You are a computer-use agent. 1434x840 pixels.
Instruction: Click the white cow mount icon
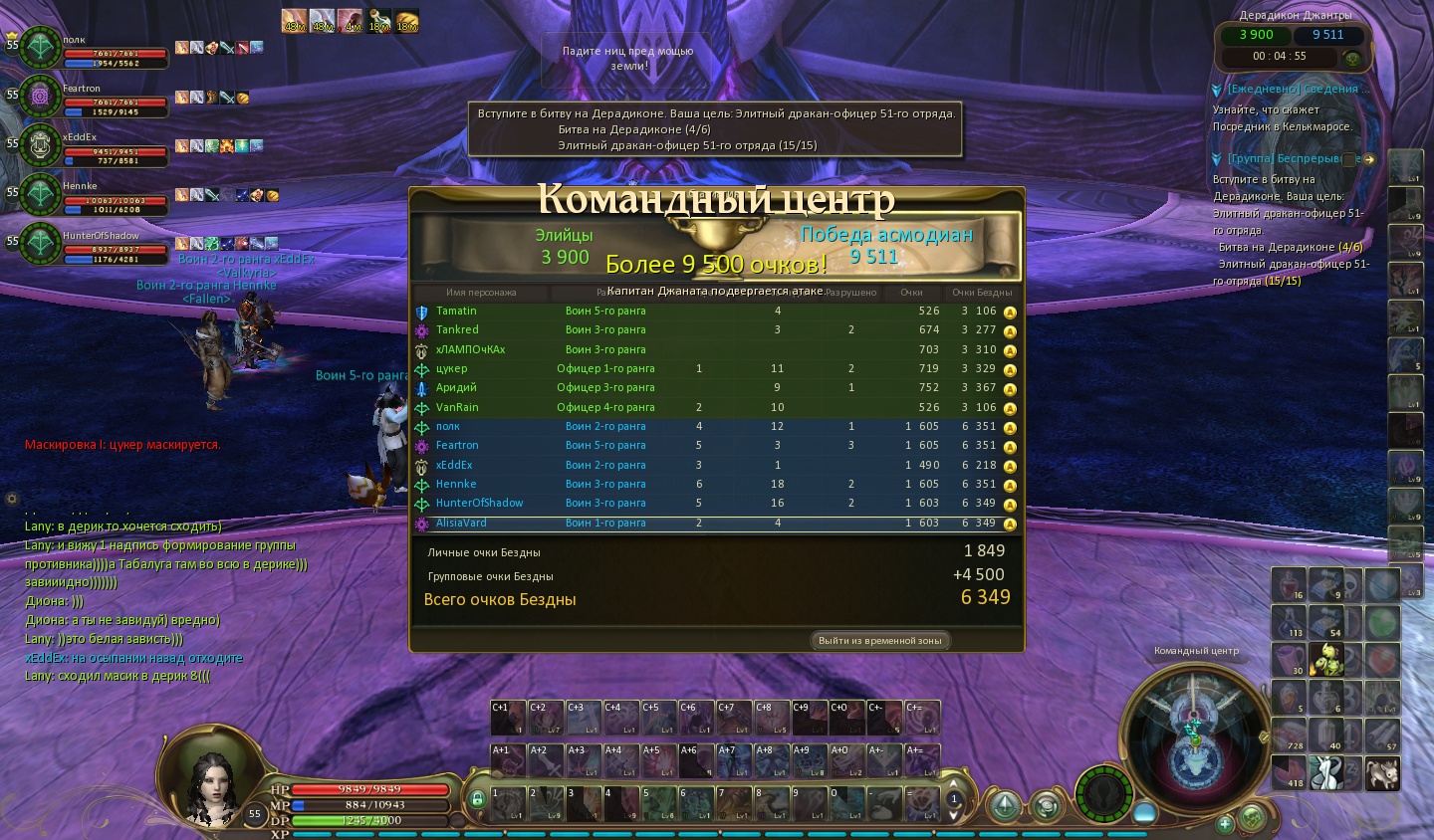[x=1327, y=771]
